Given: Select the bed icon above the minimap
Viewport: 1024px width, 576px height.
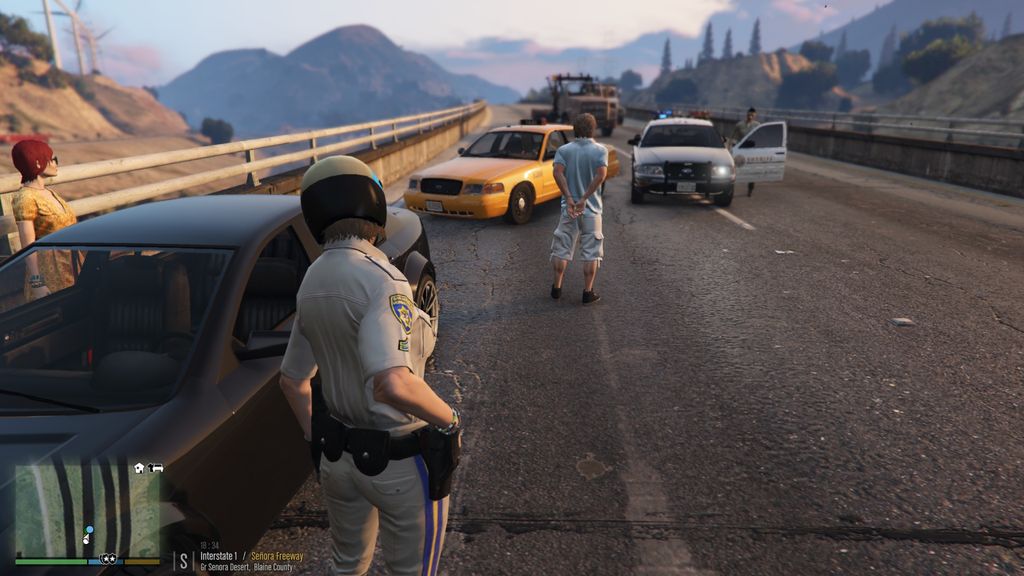Looking at the screenshot, I should pyautogui.click(x=156, y=468).
